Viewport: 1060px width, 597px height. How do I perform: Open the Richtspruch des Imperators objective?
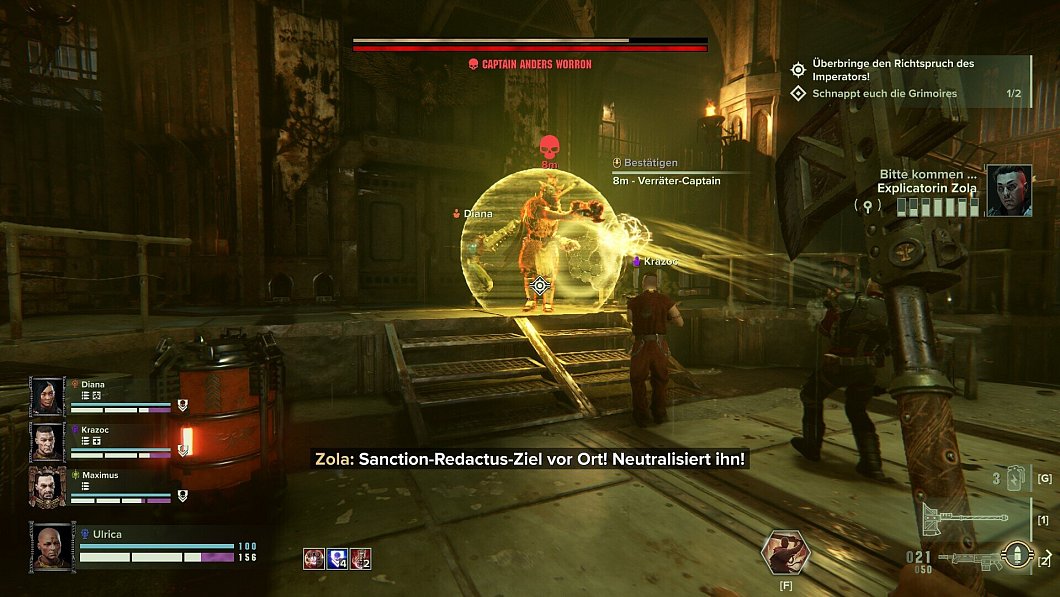[895, 70]
